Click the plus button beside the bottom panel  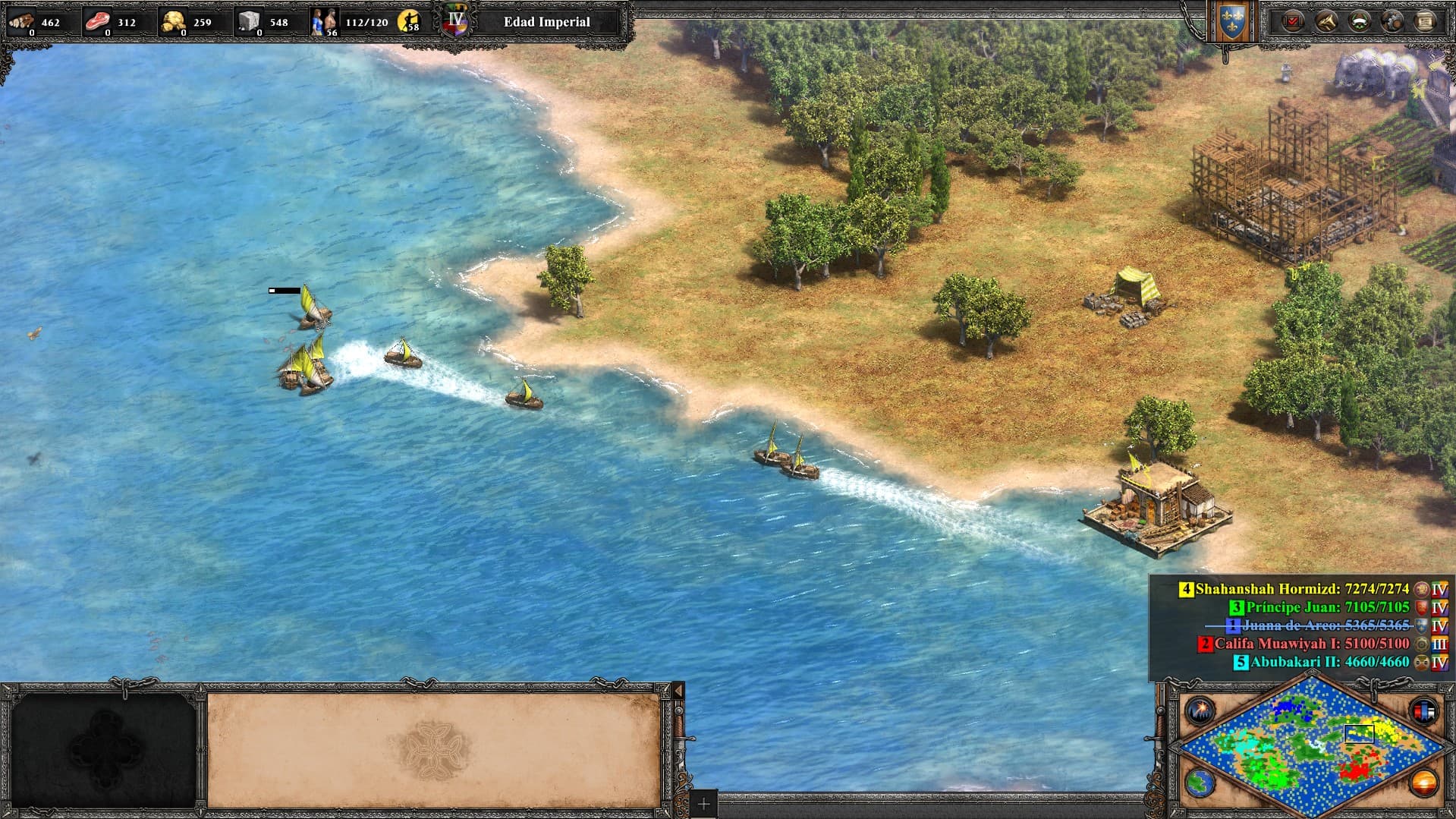[x=703, y=804]
